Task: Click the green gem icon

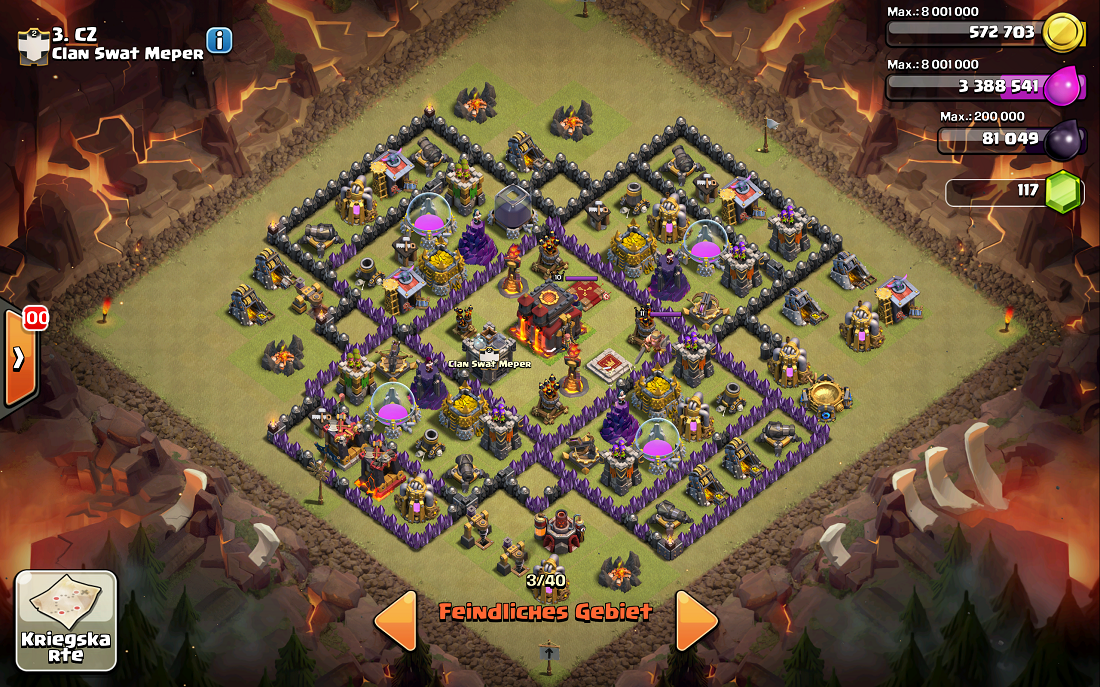Action: click(x=1064, y=191)
